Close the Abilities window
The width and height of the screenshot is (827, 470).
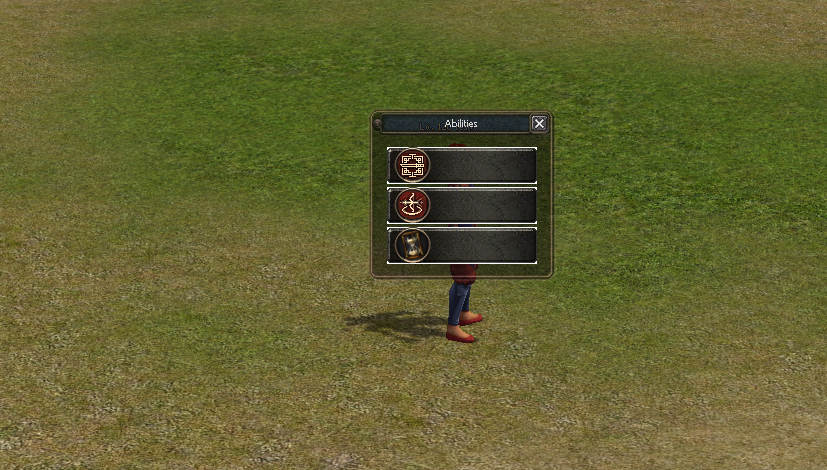[539, 123]
